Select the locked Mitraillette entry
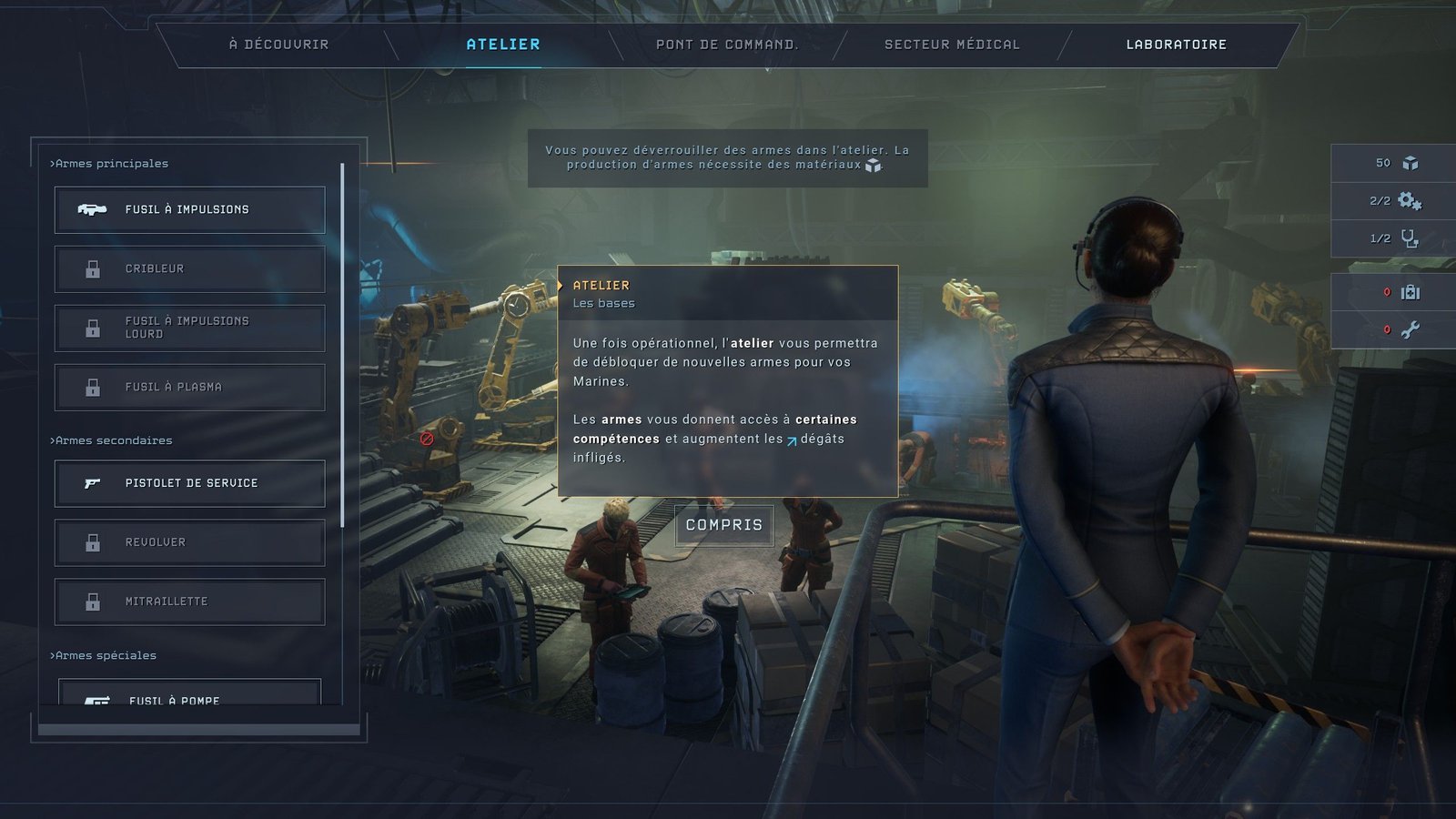The image size is (1456, 819). pos(189,602)
